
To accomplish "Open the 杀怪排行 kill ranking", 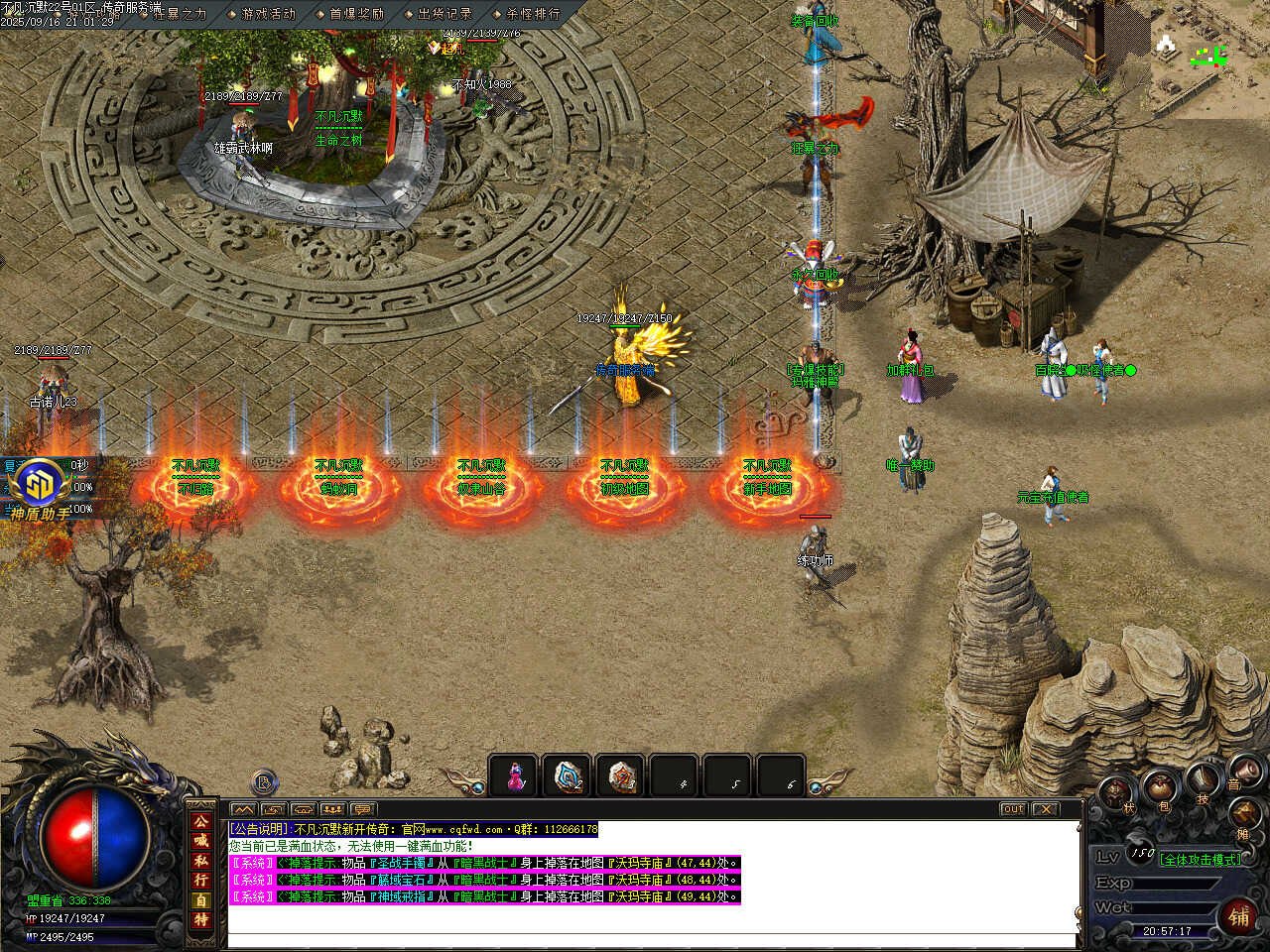I will coord(533,14).
